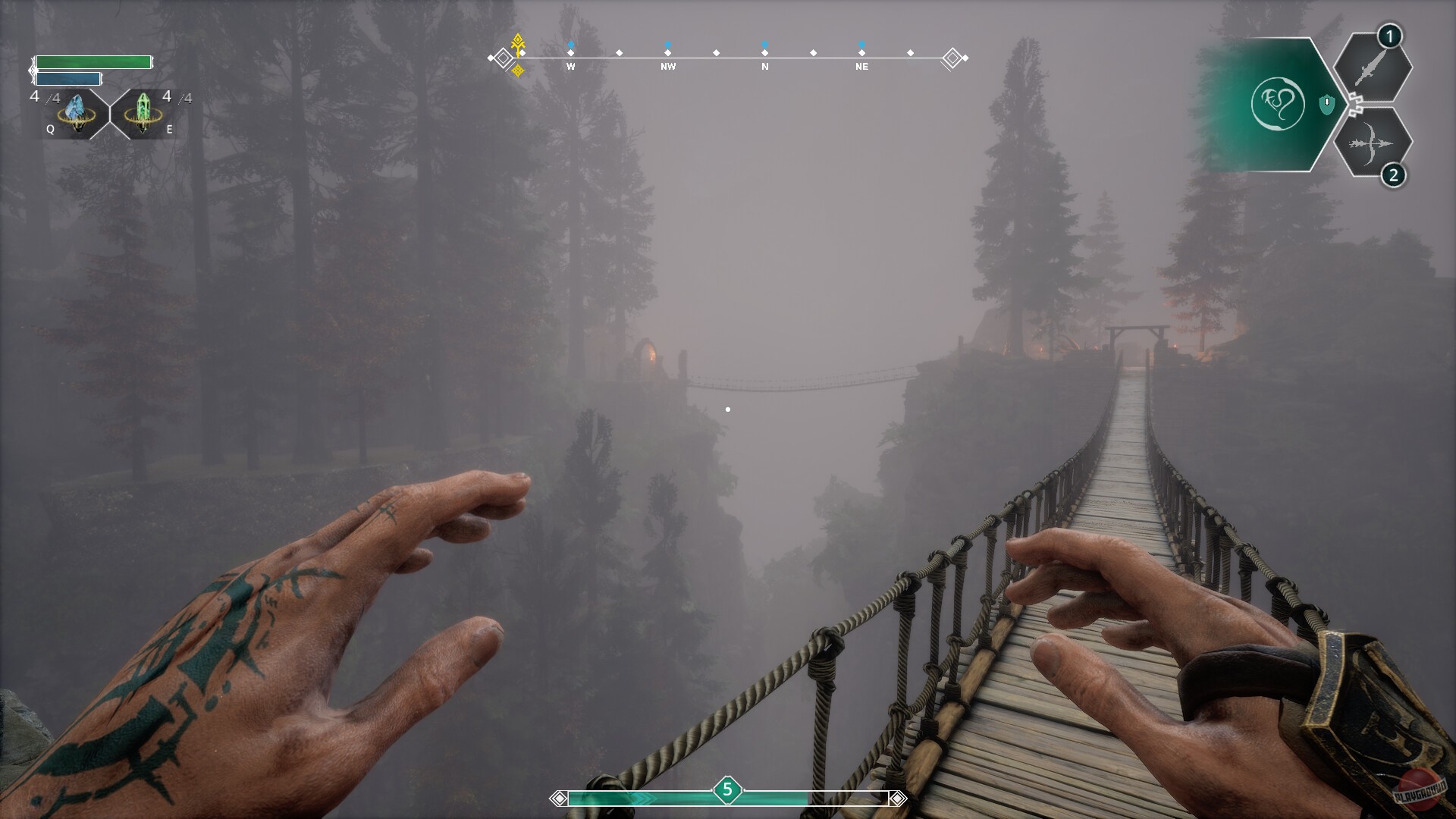Select the bow weapon in hex slot 2

point(1371,142)
